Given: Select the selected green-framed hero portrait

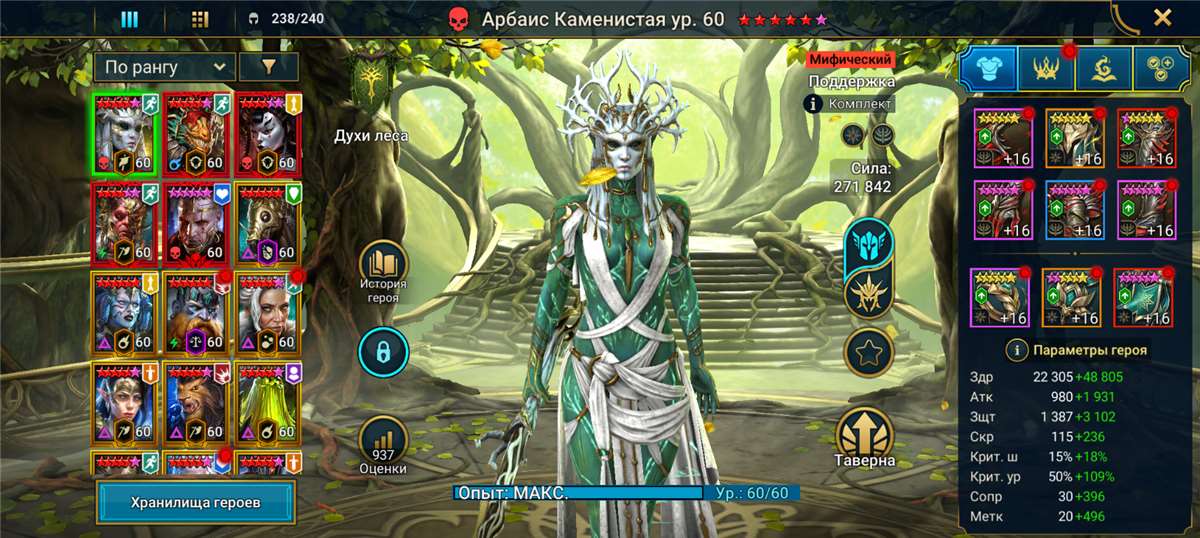Looking at the screenshot, I should (x=125, y=134).
